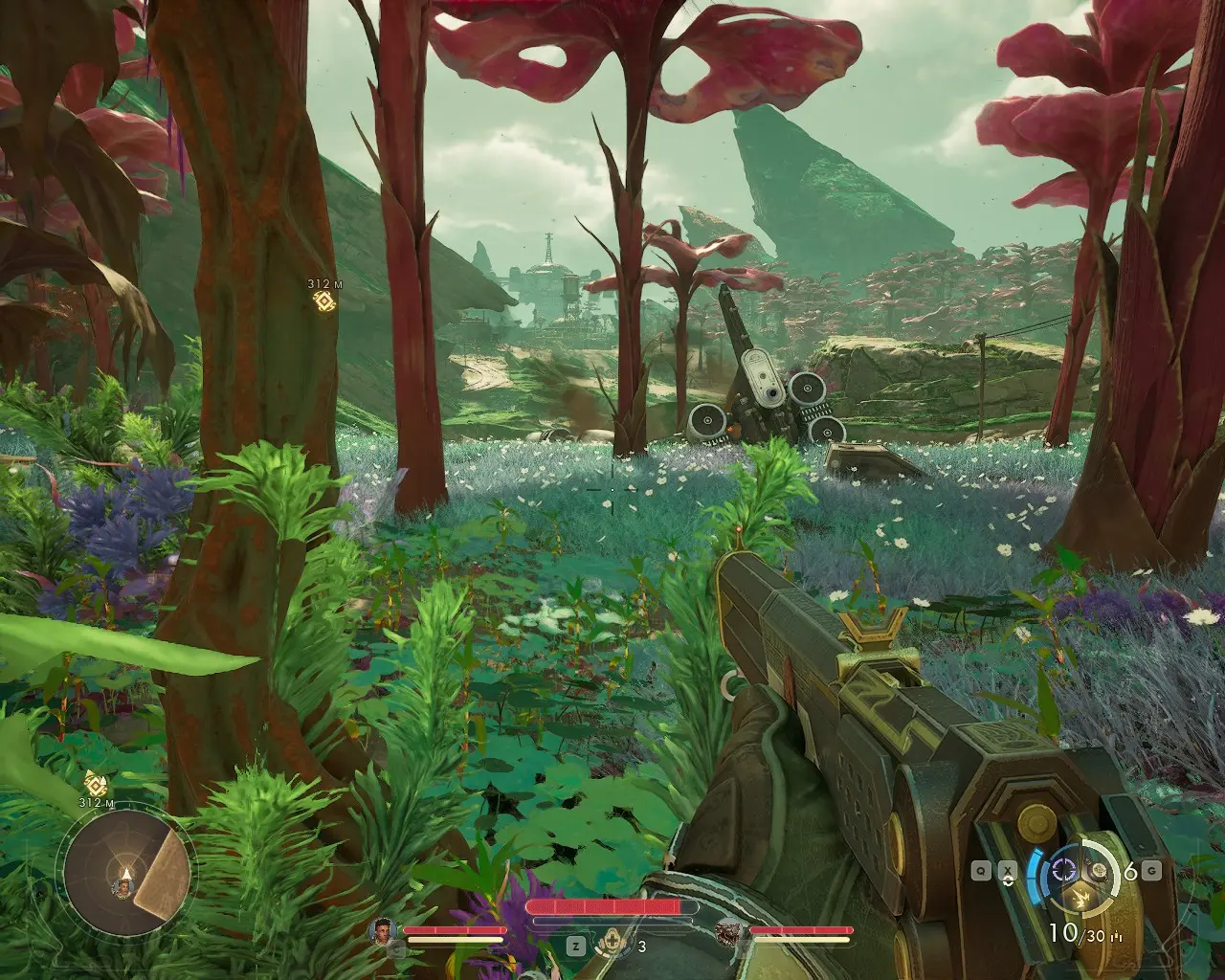Select the grenade throwable slot

tap(1102, 870)
